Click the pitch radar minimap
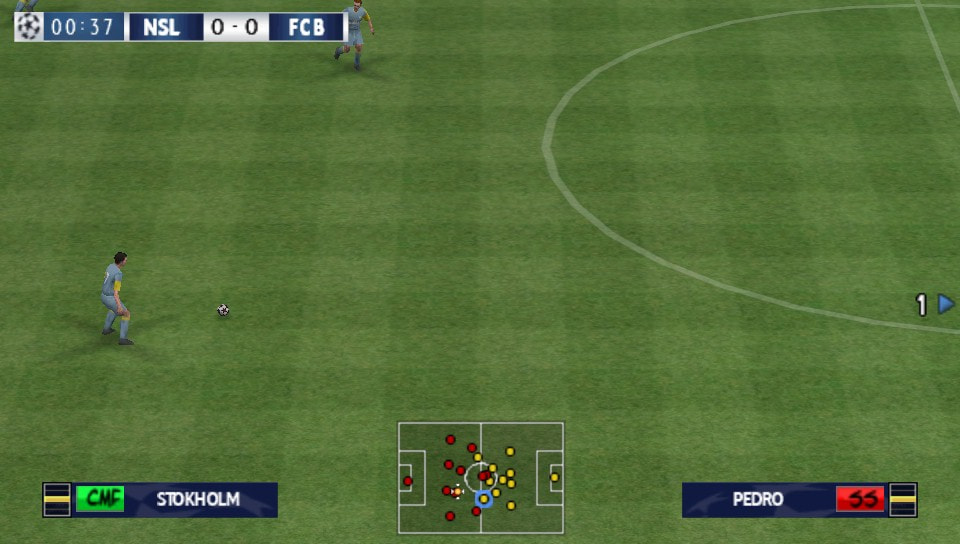 pyautogui.click(x=480, y=477)
